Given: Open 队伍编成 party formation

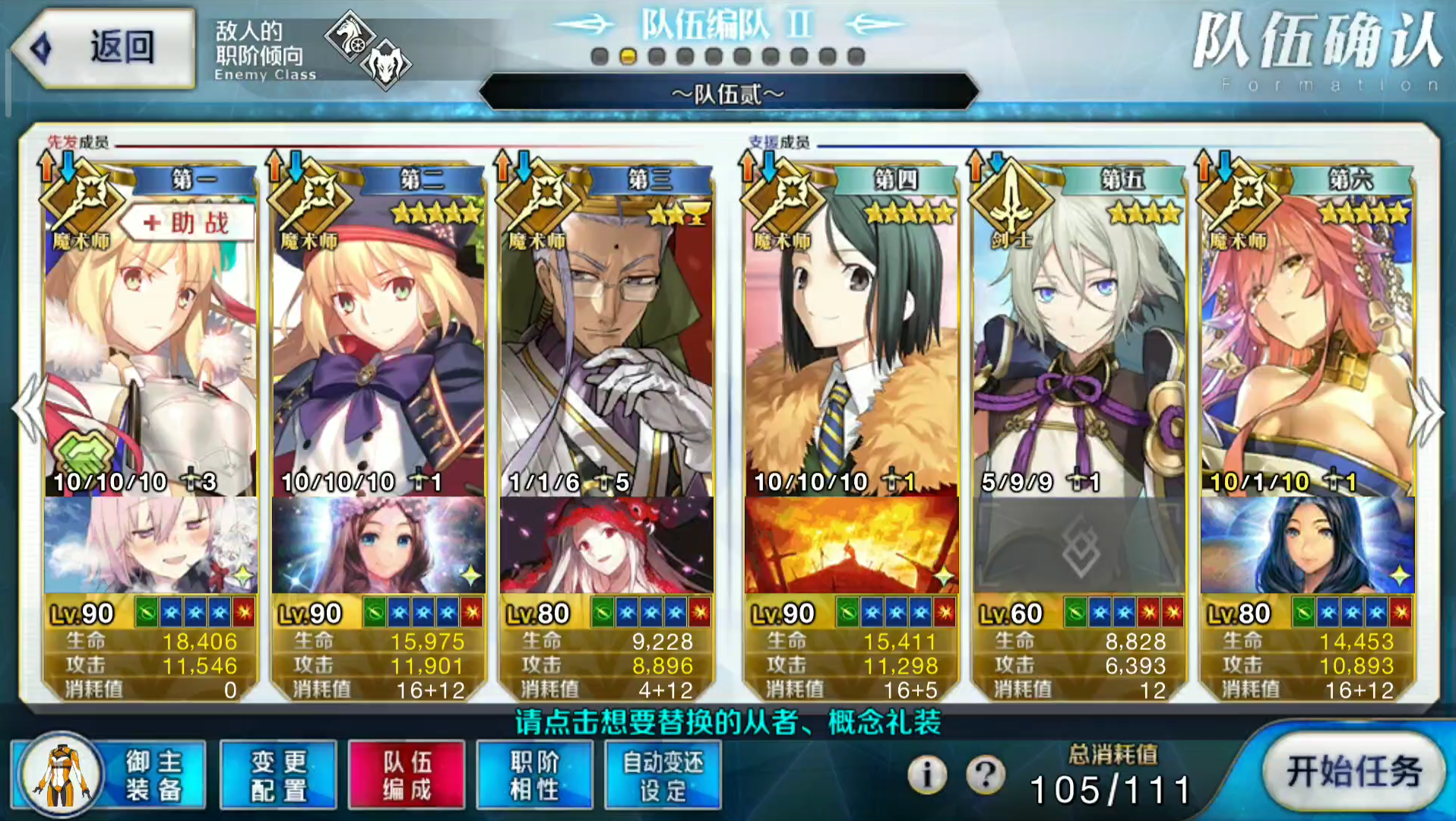Looking at the screenshot, I should click(407, 775).
